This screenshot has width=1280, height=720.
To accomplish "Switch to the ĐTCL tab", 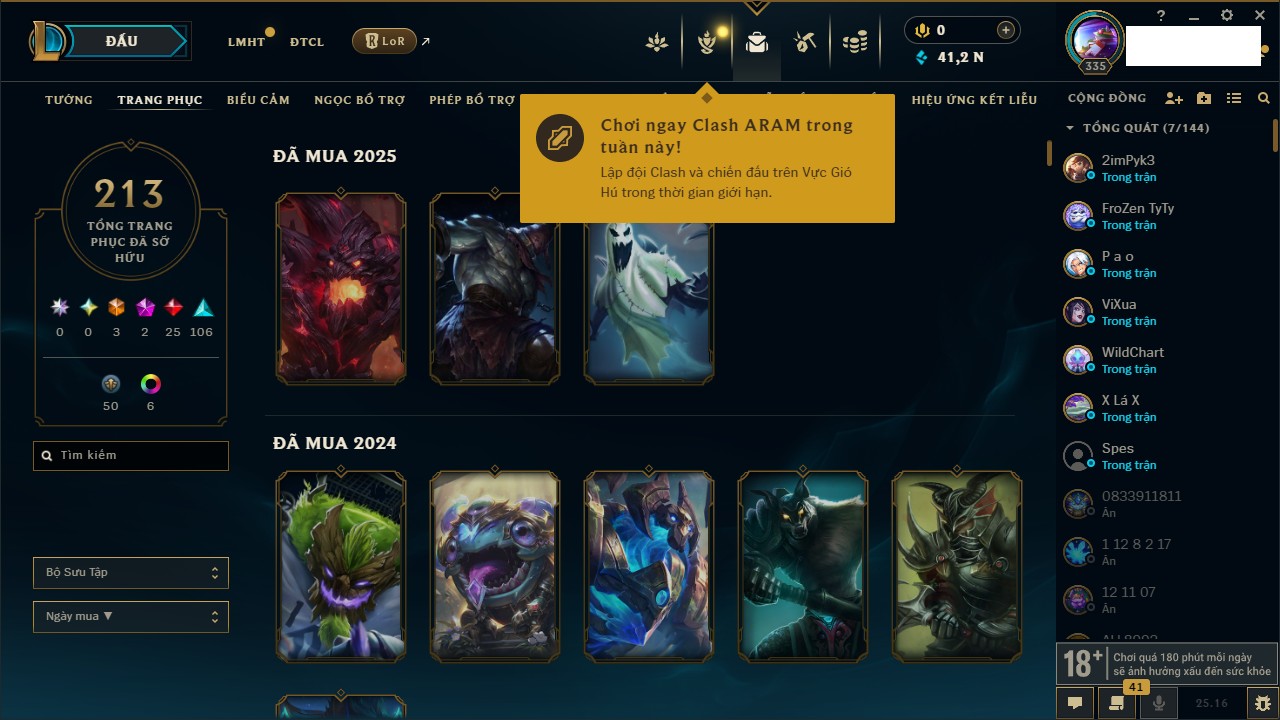I will tap(307, 42).
